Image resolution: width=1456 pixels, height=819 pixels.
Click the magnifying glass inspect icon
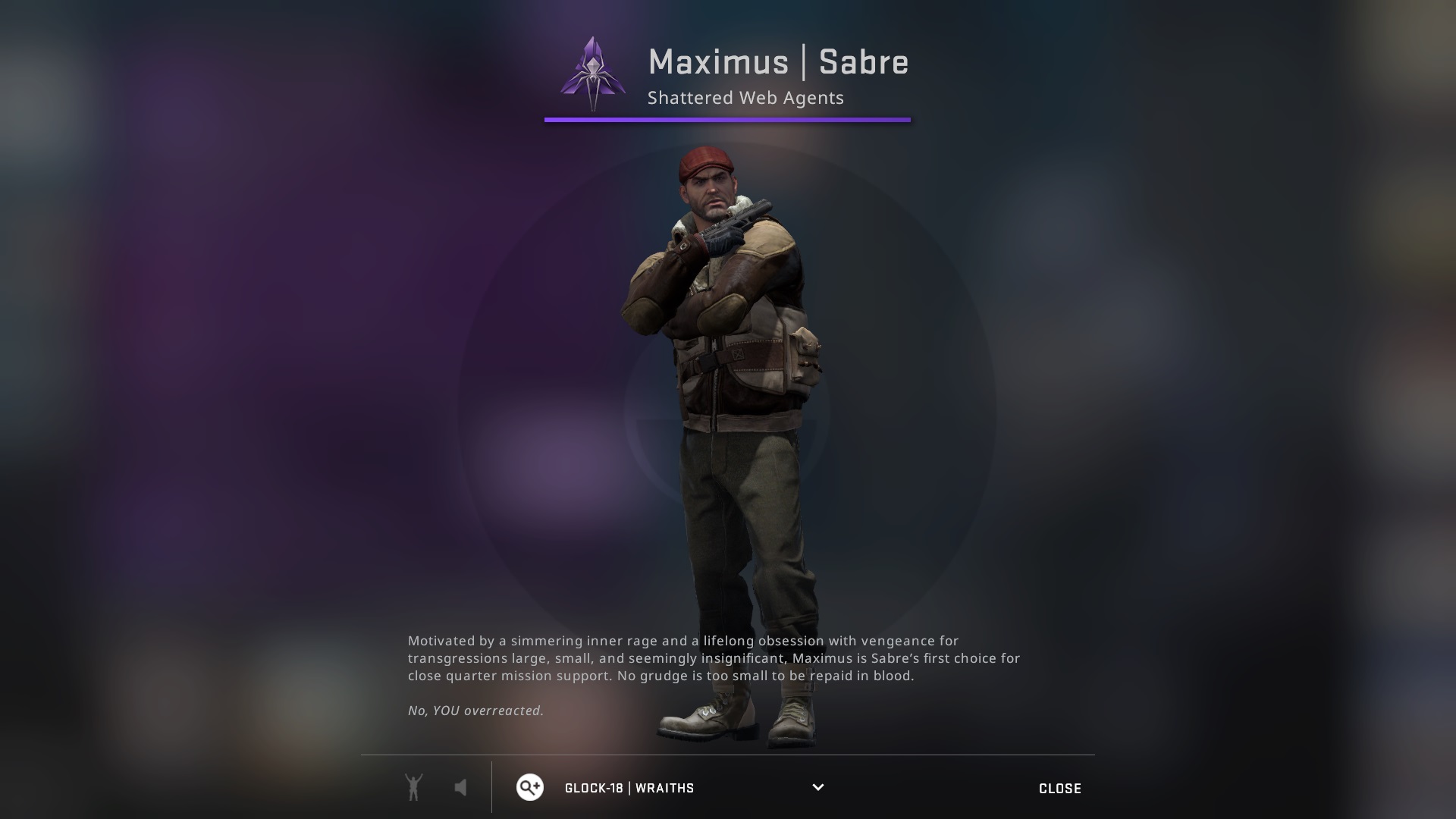click(x=529, y=788)
